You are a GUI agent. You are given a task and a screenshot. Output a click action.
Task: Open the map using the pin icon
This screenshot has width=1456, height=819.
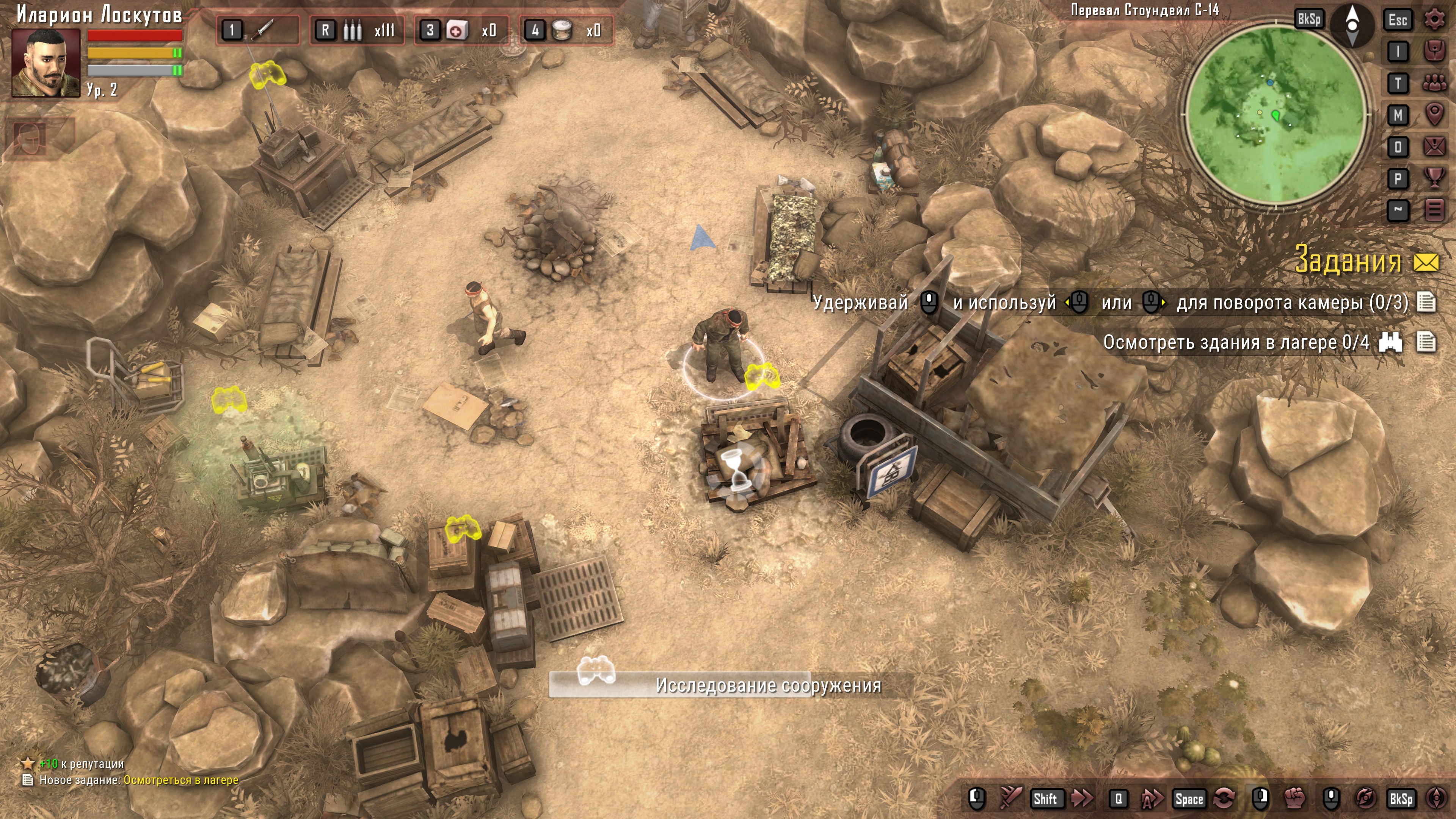click(x=1434, y=115)
